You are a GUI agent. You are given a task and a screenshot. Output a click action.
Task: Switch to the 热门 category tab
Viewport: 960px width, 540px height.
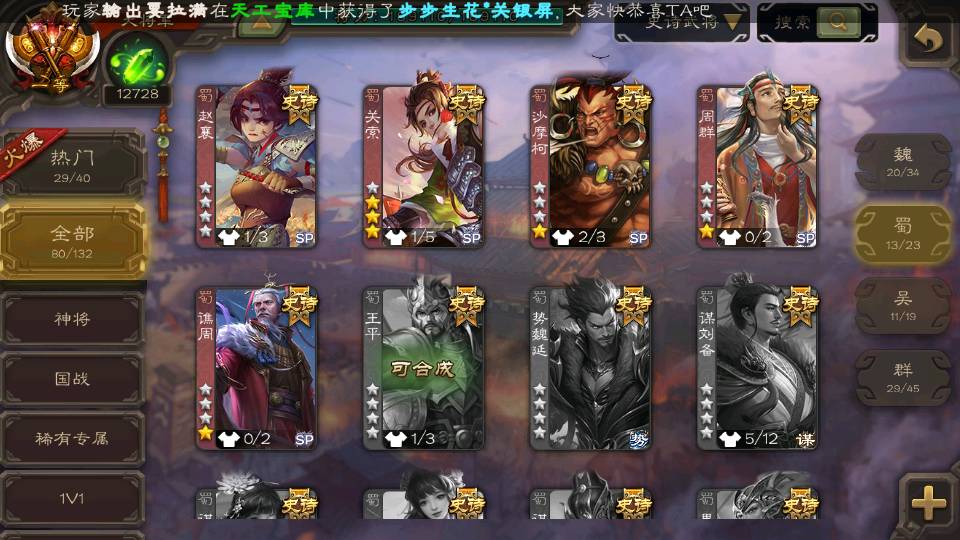pos(72,166)
